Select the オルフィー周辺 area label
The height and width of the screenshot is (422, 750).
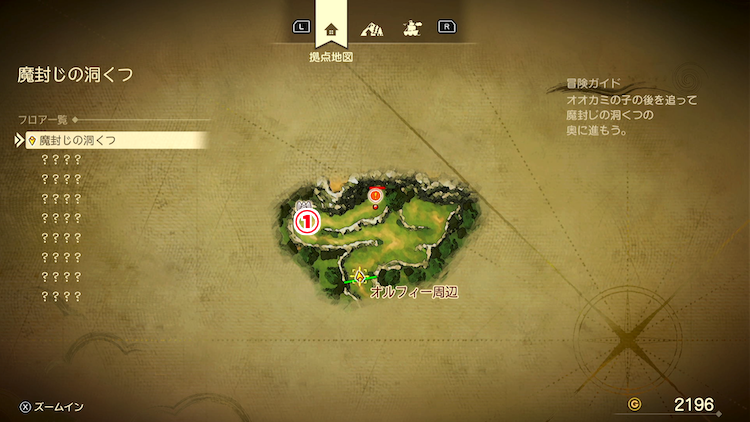[413, 292]
